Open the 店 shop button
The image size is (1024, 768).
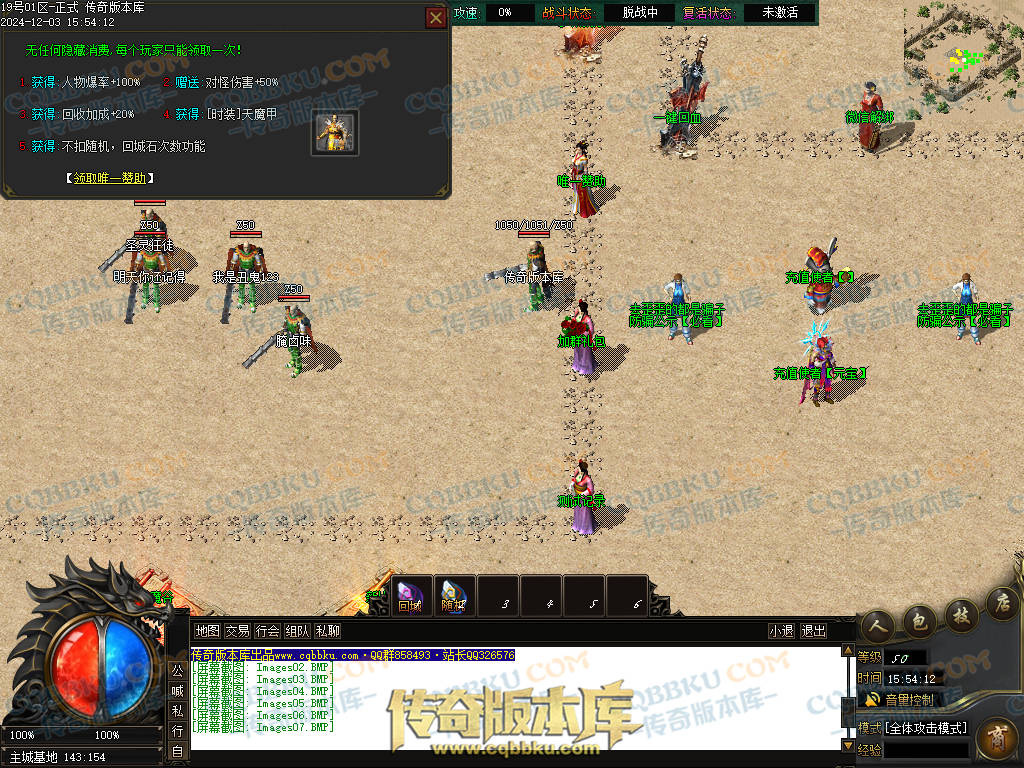point(1002,602)
